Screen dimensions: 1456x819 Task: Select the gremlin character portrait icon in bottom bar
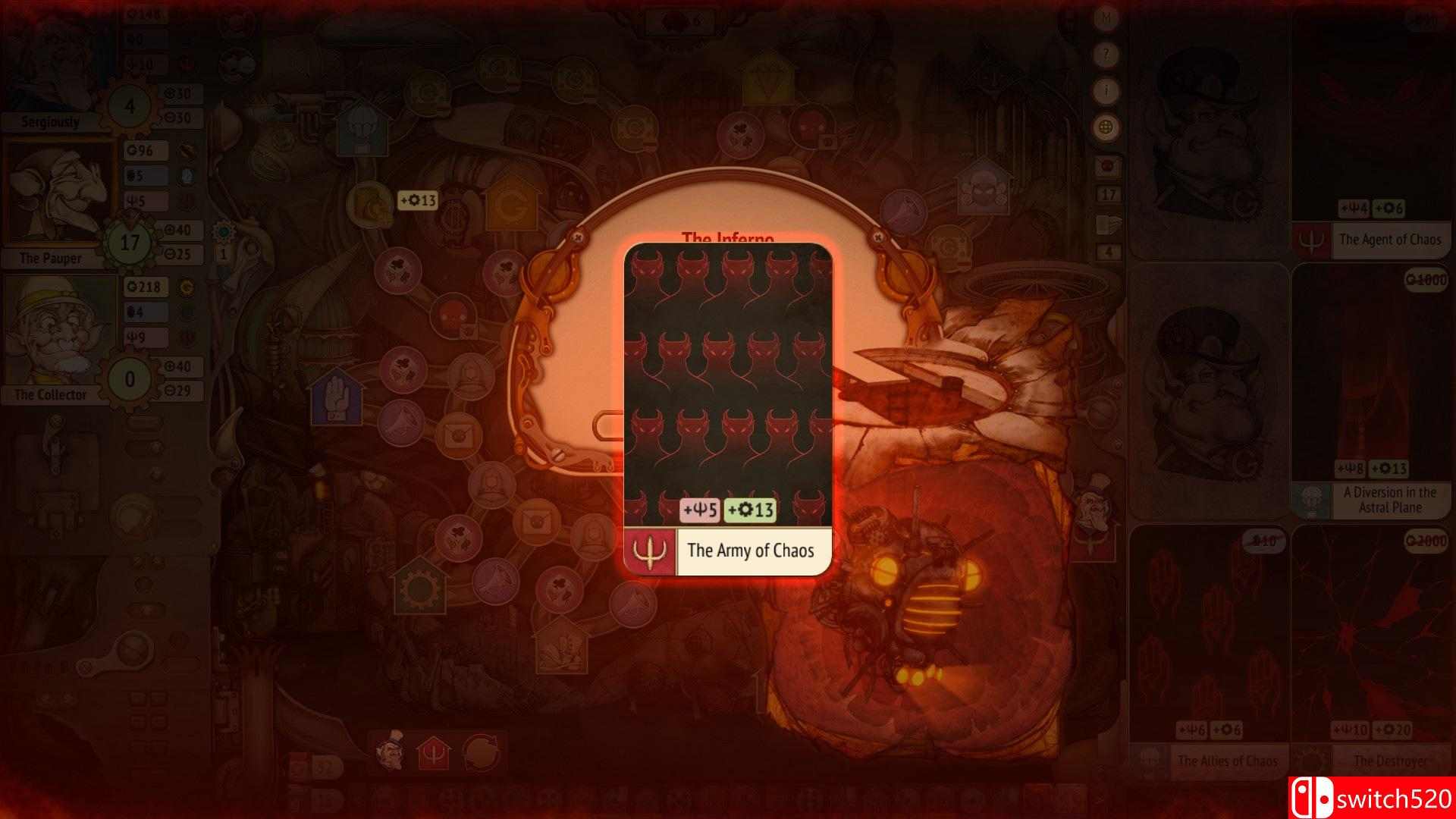pos(391,752)
